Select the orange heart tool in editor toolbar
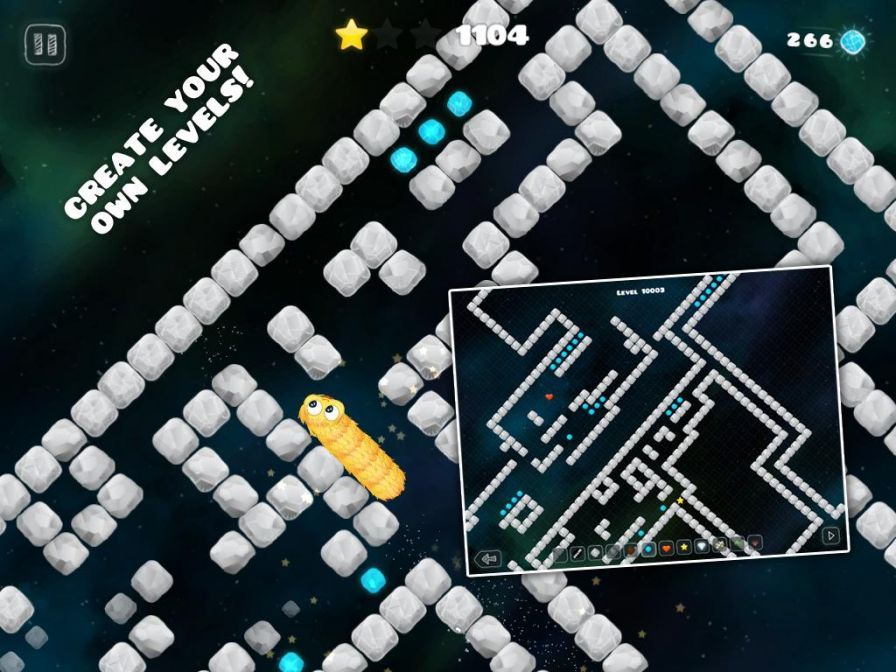This screenshot has height=672, width=896. (x=666, y=548)
